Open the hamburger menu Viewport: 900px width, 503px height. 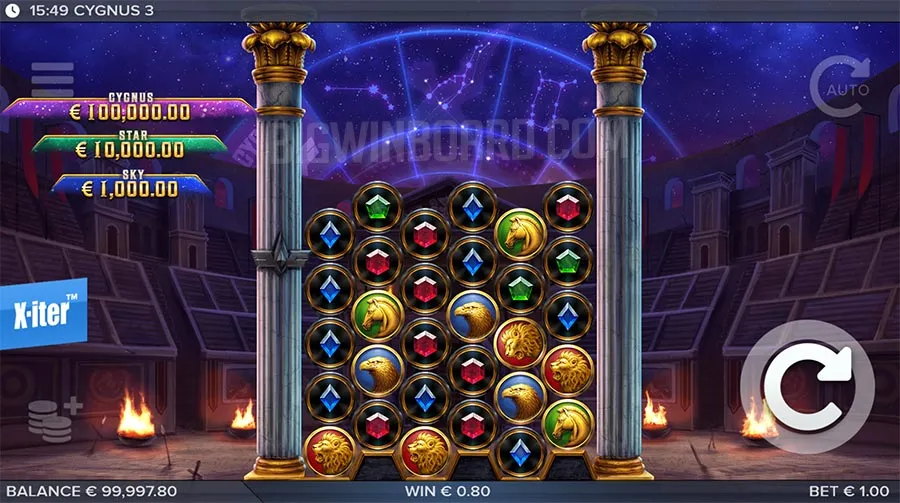[52, 78]
